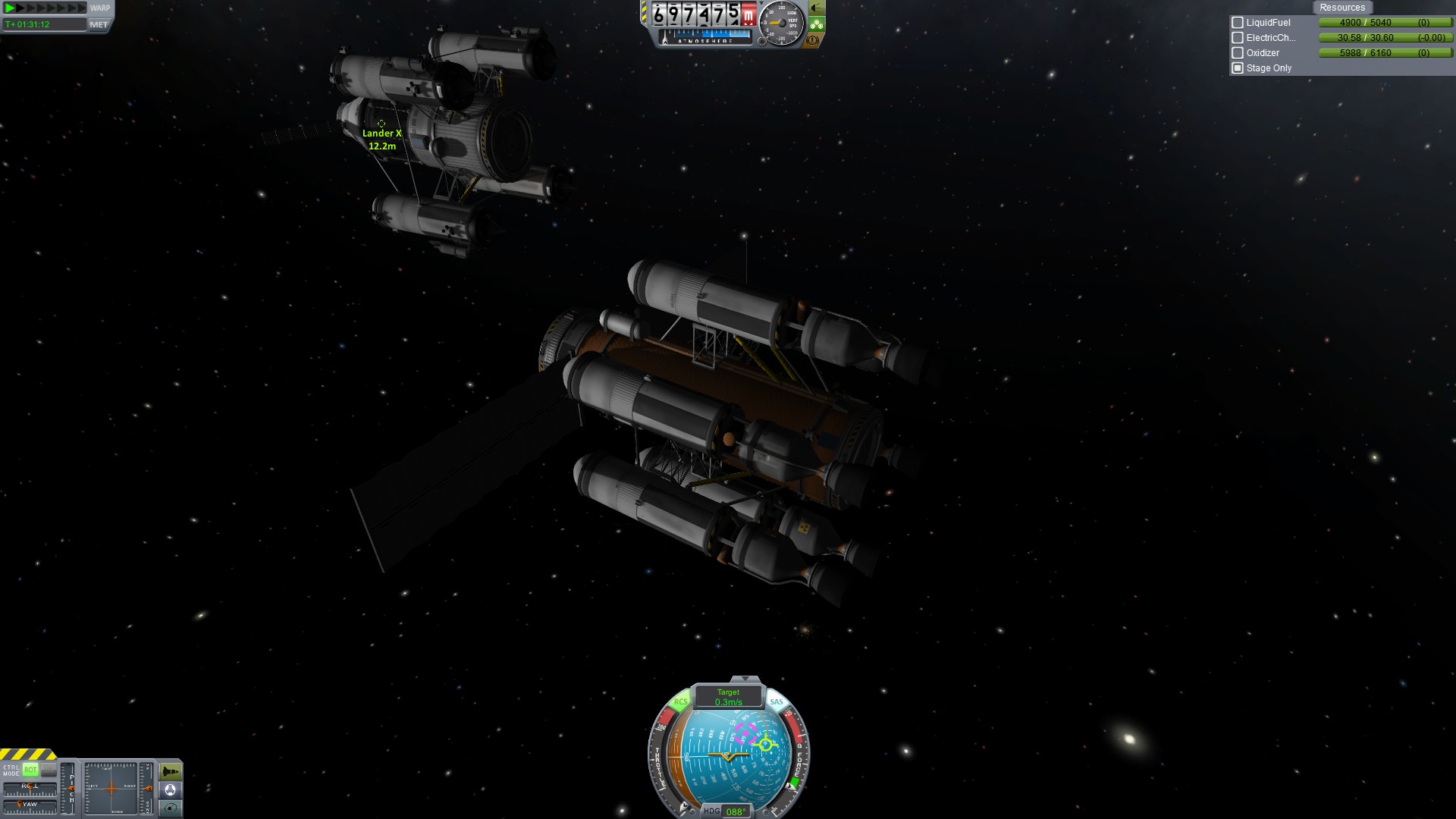Viewport: 1456px width, 819px height.
Task: Tick the ElectricCharge resource checkbox
Action: point(1238,38)
